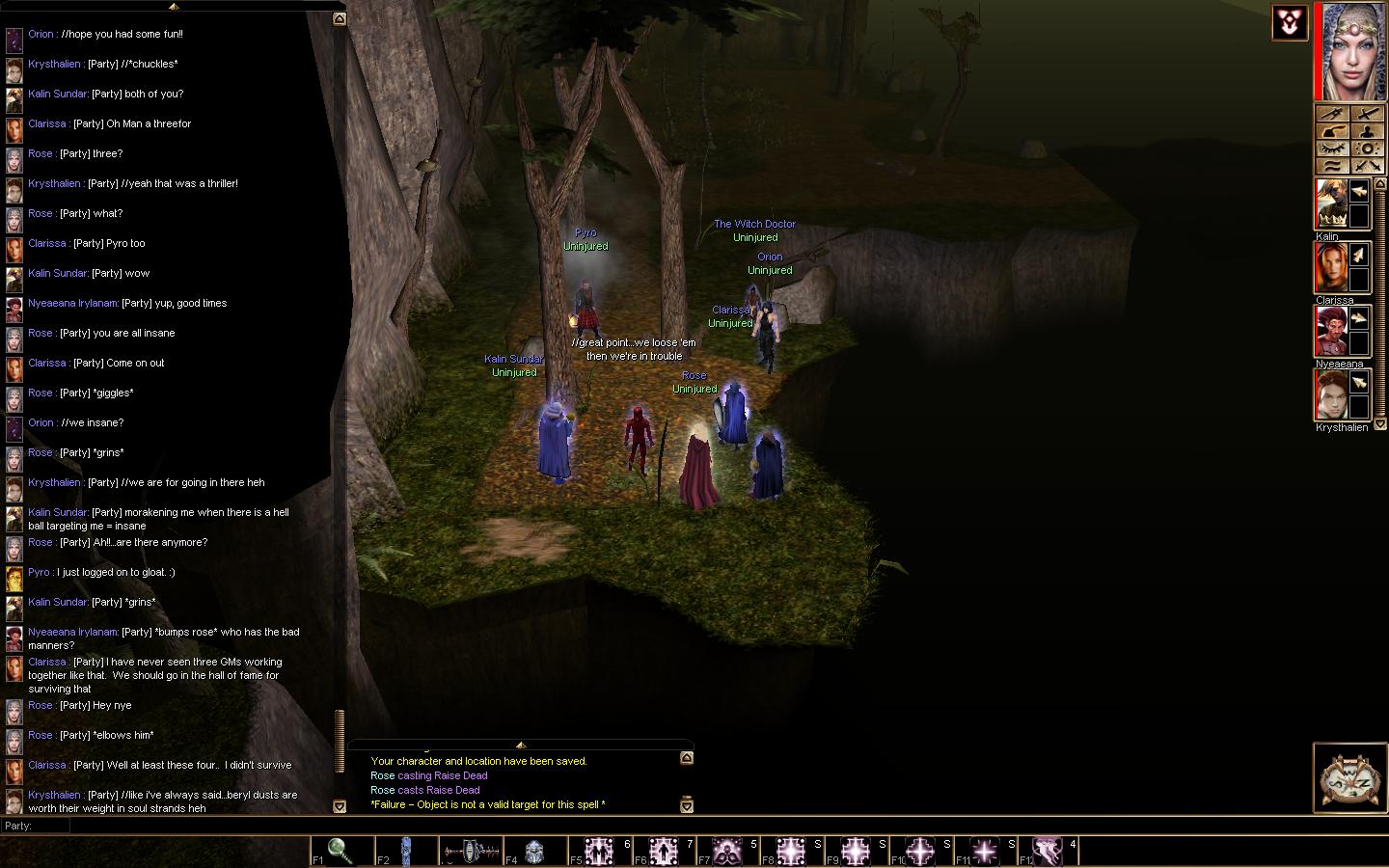Click the Party chat input field
Screen dimensions: 1389x868
(x=193, y=827)
